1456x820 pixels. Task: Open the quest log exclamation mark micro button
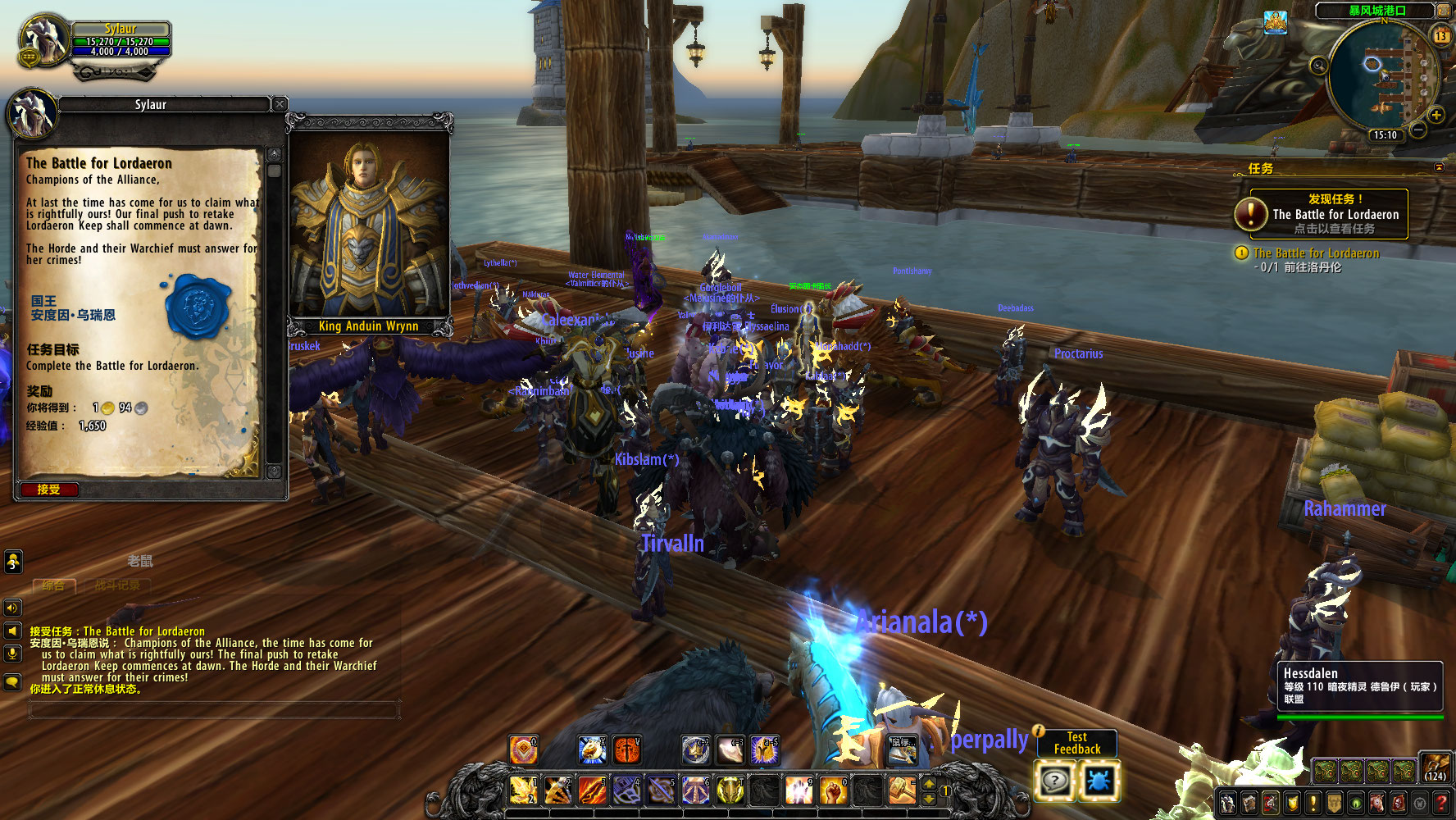pos(1313,803)
